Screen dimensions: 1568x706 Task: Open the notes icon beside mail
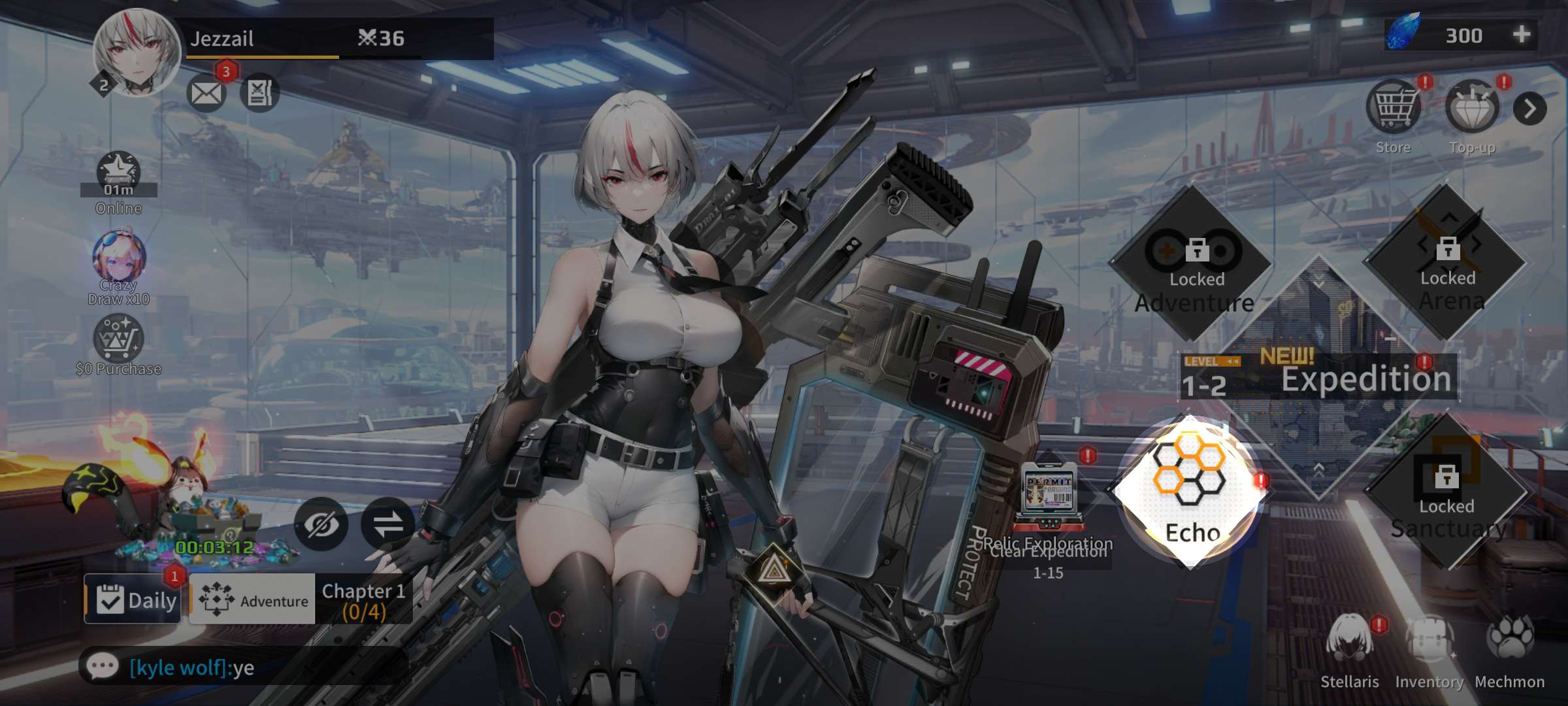click(259, 93)
